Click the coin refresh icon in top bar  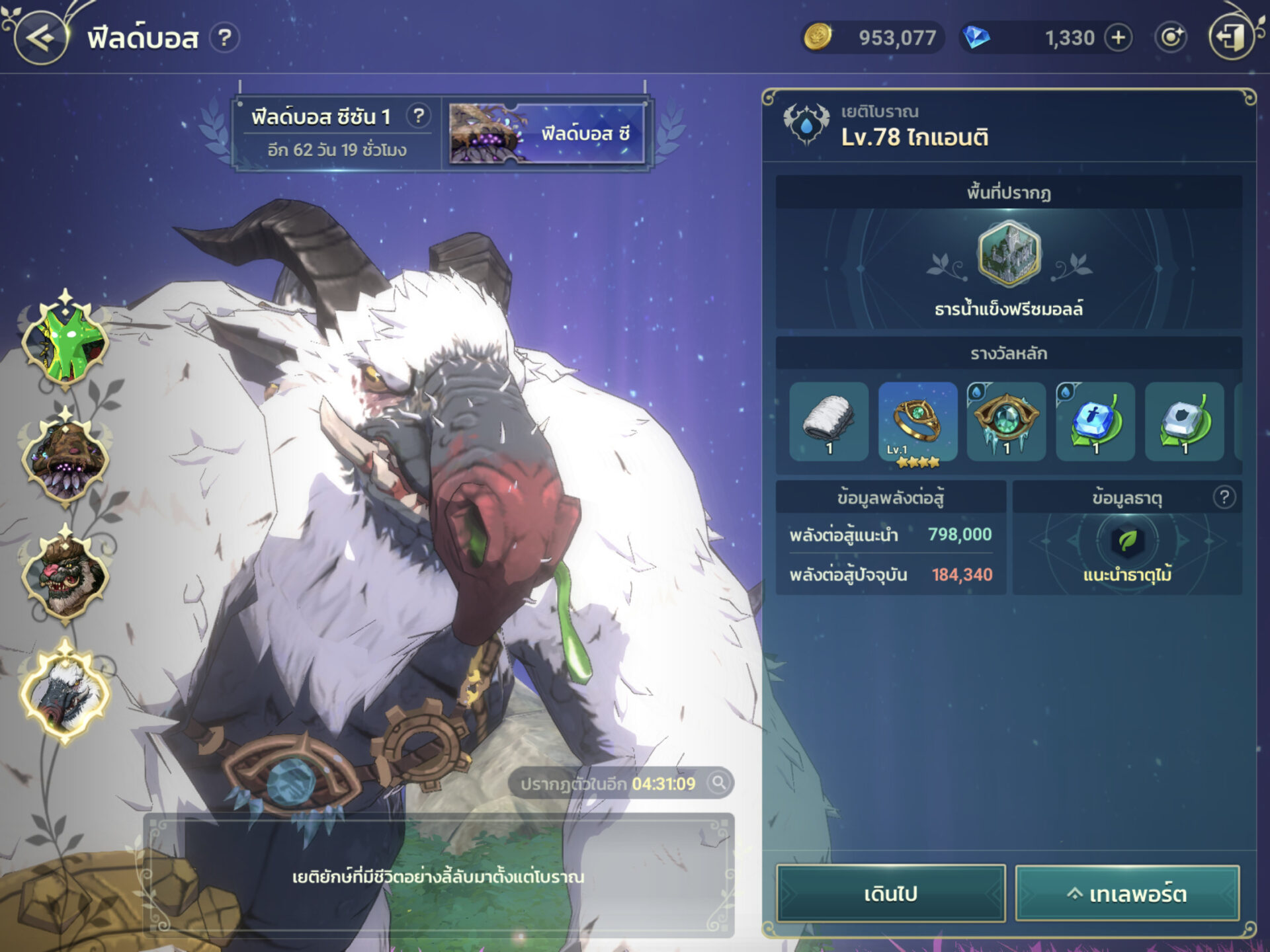pyautogui.click(x=1171, y=38)
